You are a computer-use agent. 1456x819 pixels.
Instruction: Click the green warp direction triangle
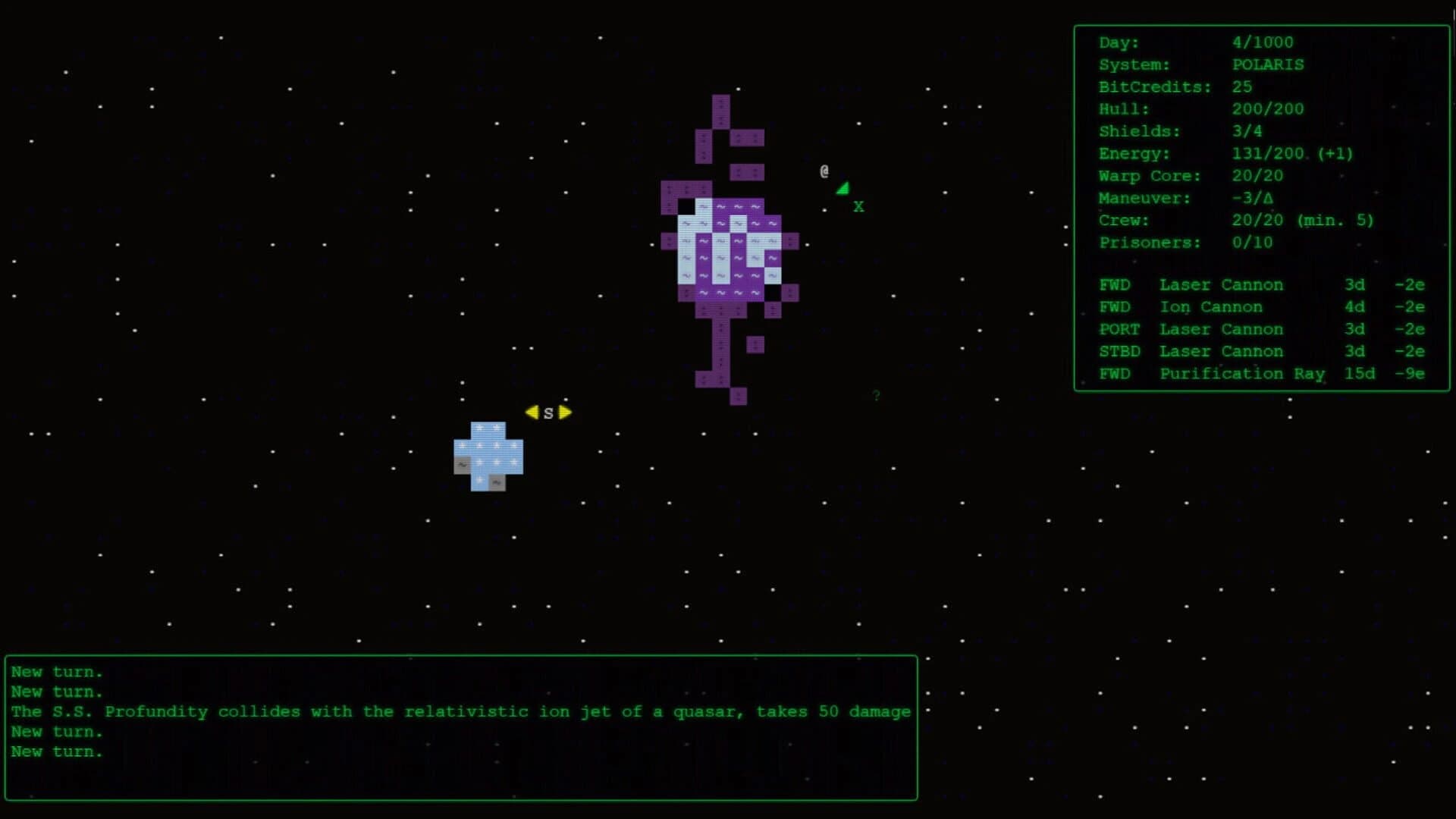[x=843, y=188]
